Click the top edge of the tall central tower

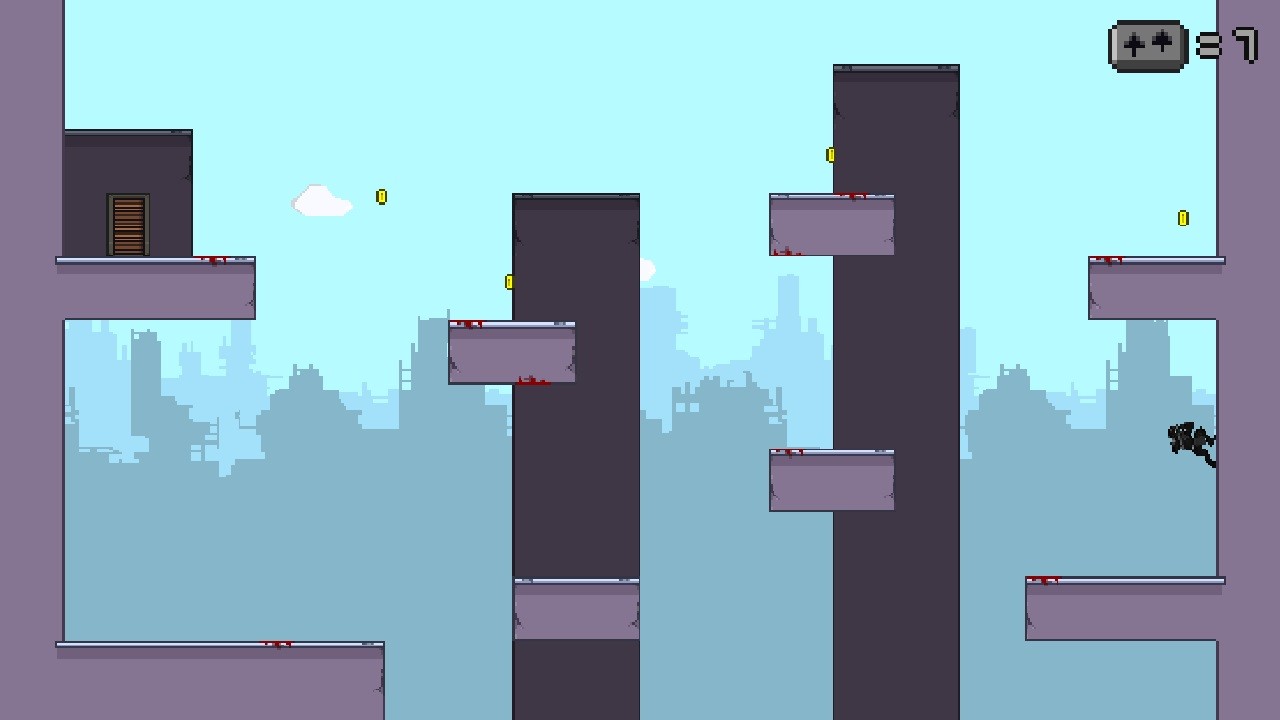tap(895, 68)
